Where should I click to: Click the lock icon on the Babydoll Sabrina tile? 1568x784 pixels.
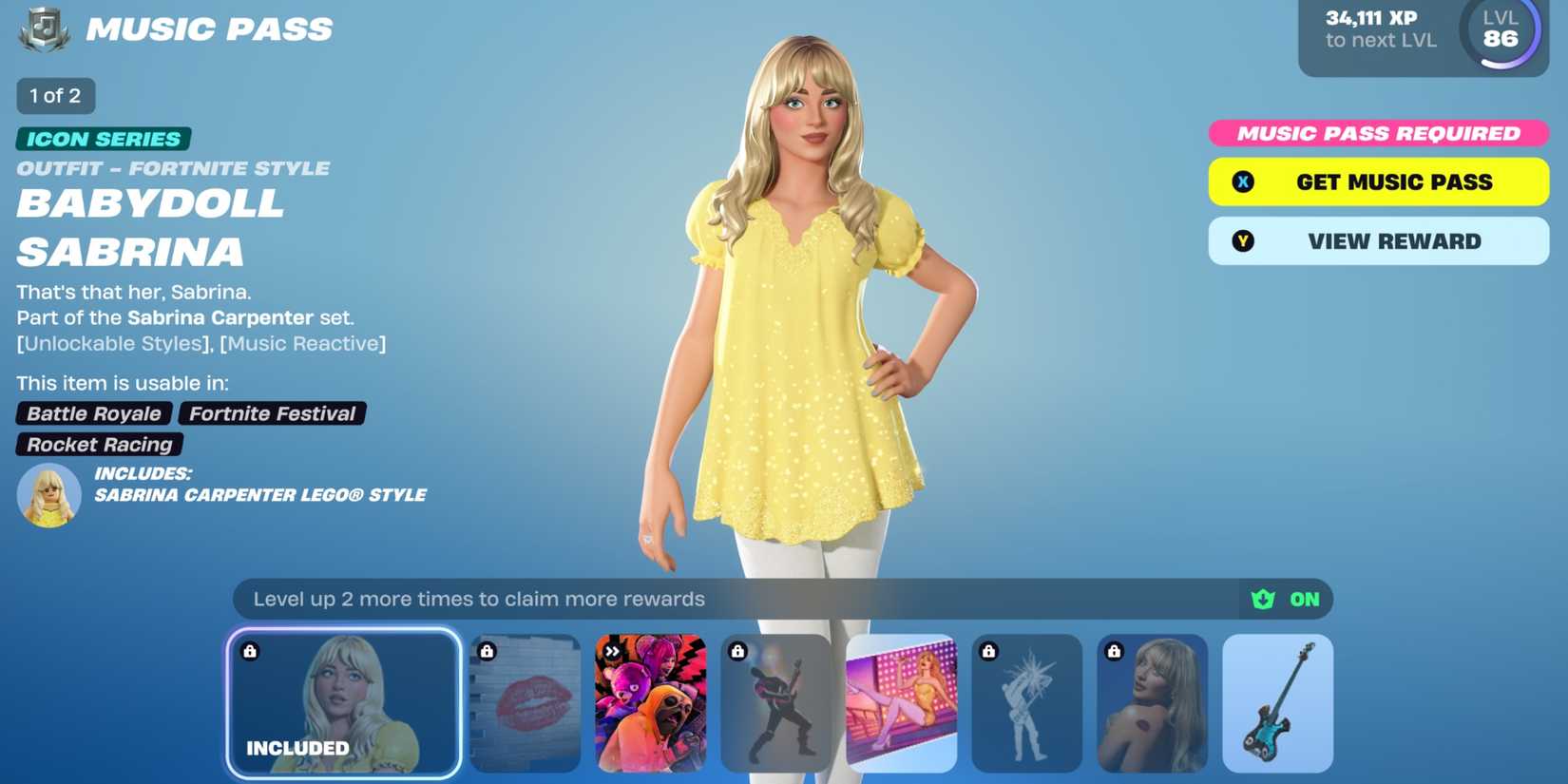[x=251, y=650]
